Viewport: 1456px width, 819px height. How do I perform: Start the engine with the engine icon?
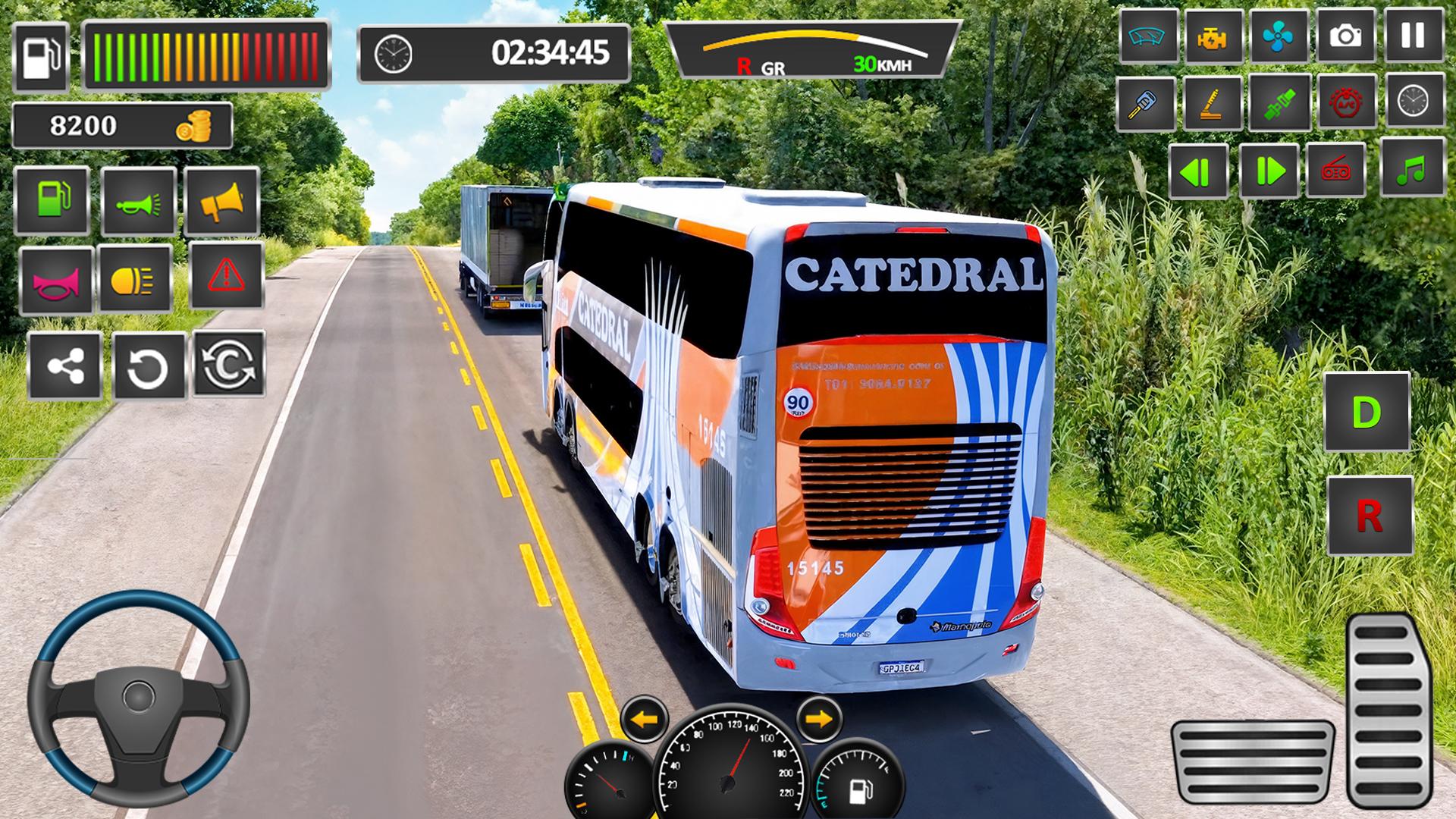1212,36
